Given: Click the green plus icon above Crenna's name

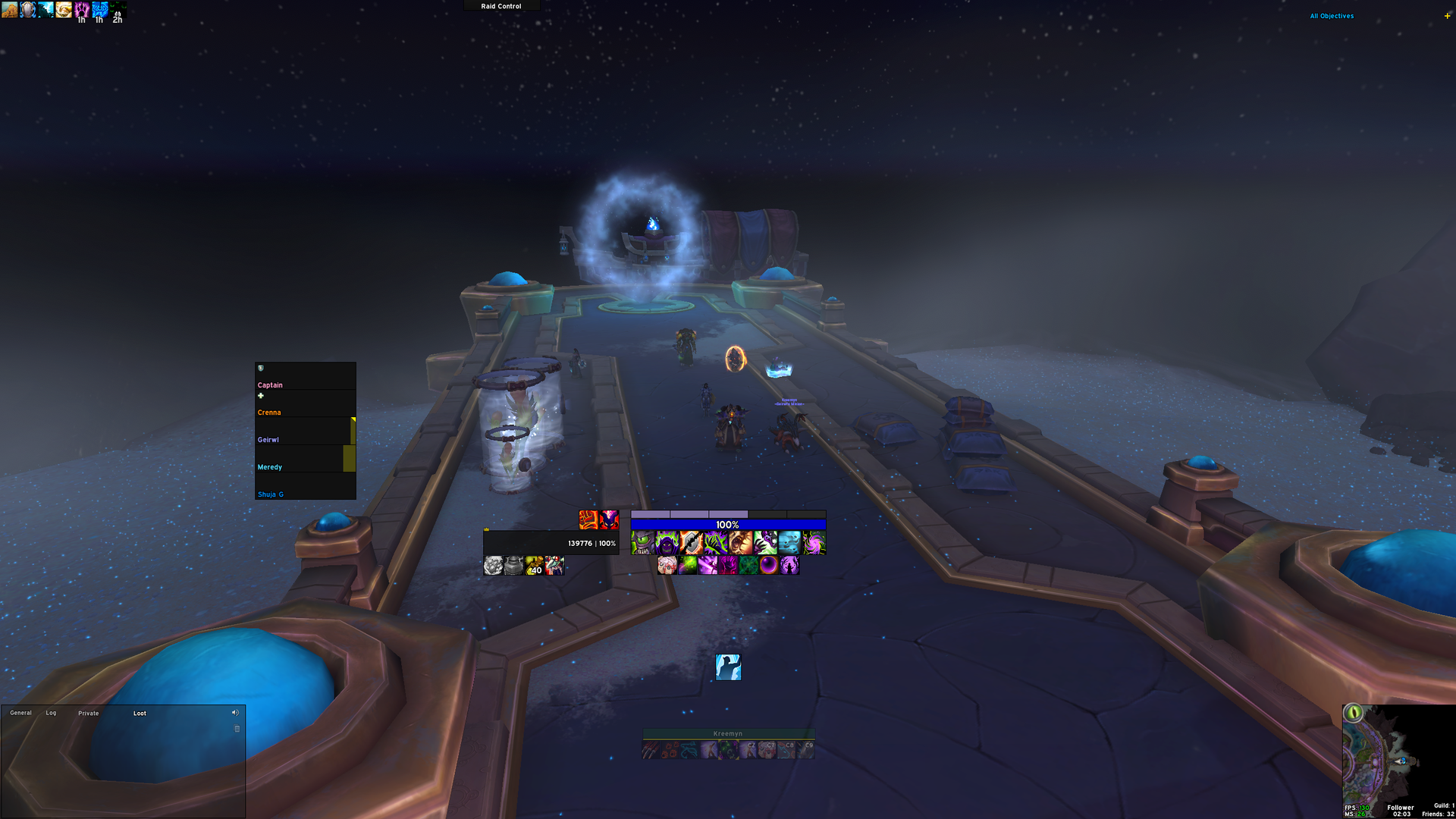Looking at the screenshot, I should [259, 395].
